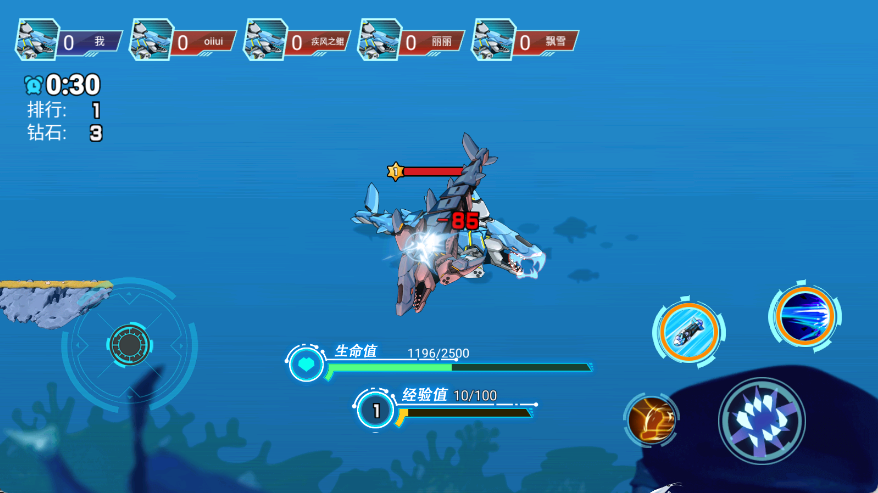Select player oiiui score panel

click(183, 41)
